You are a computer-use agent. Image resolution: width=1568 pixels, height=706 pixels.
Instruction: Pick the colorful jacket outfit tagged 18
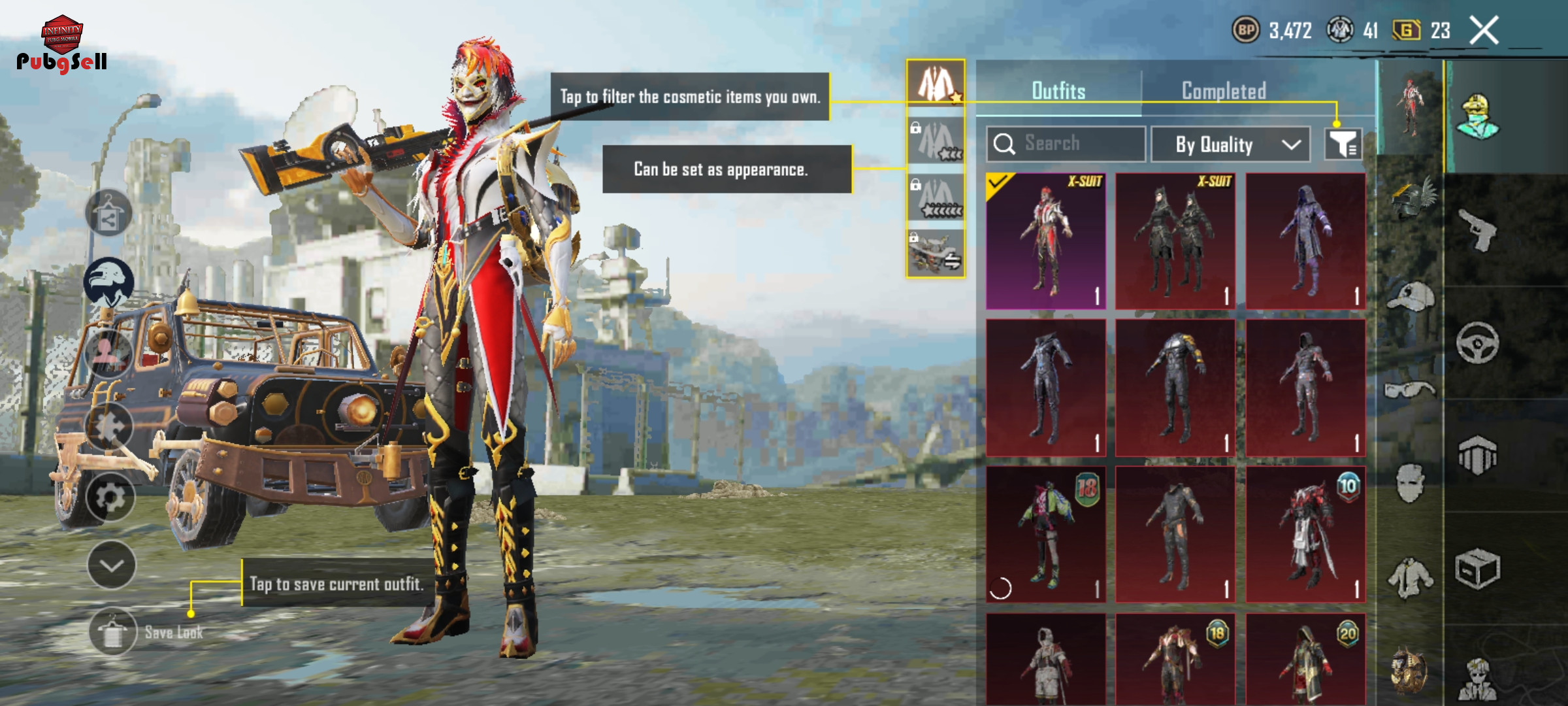tap(1045, 534)
